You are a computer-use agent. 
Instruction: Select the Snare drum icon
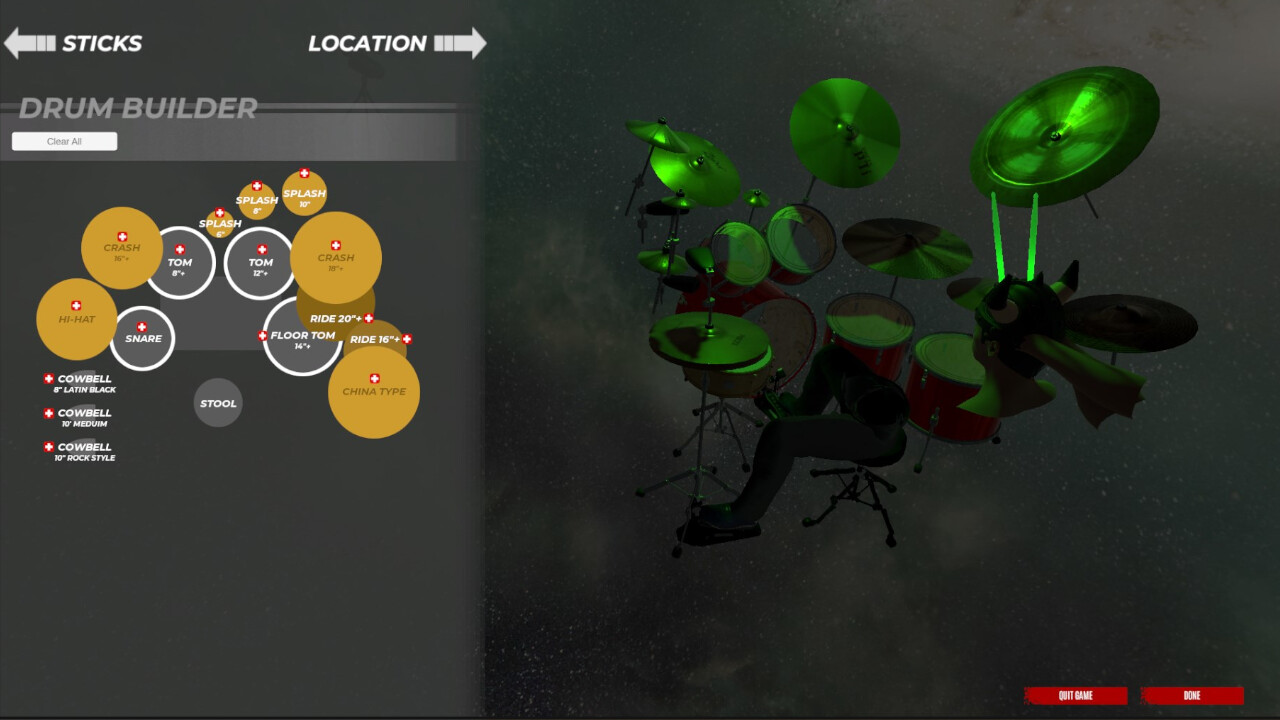[x=143, y=338]
